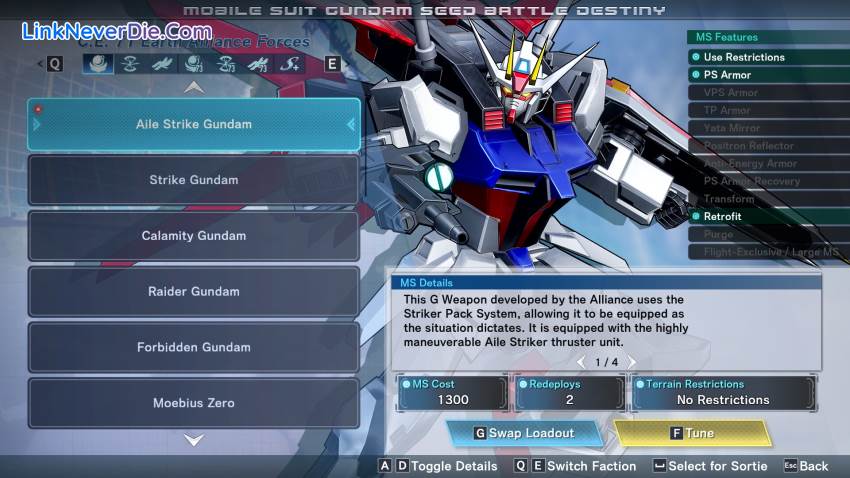Click the down arrow below the unit list
The image size is (850, 478).
click(x=194, y=440)
